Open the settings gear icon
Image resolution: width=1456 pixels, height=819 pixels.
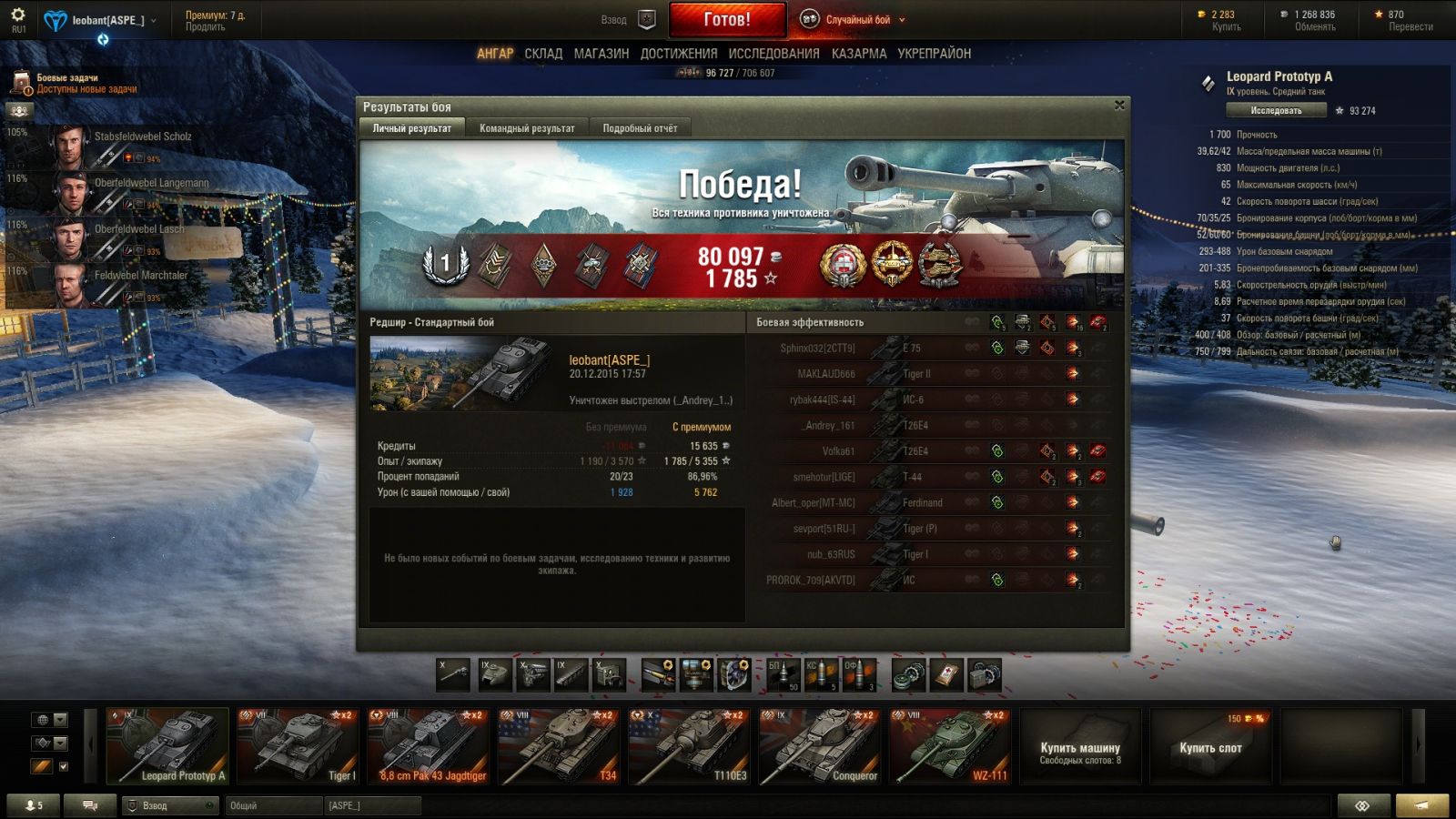tap(18, 15)
